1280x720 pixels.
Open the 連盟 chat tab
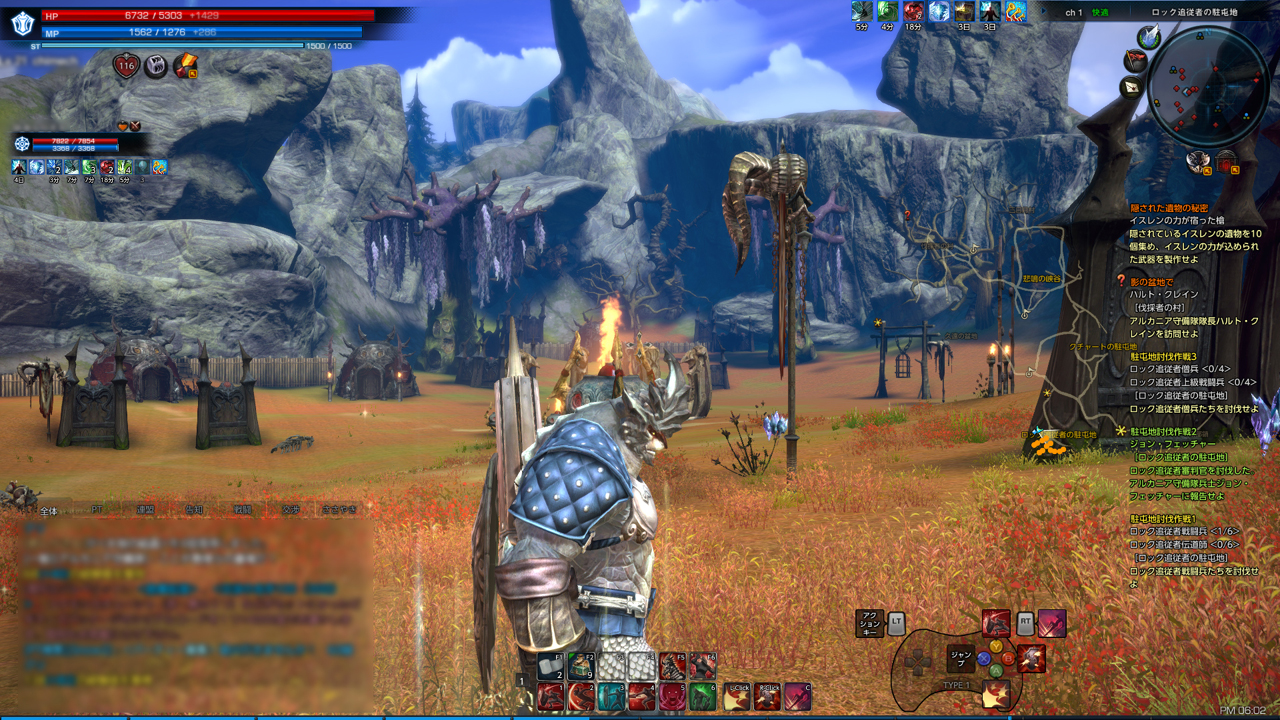click(146, 509)
